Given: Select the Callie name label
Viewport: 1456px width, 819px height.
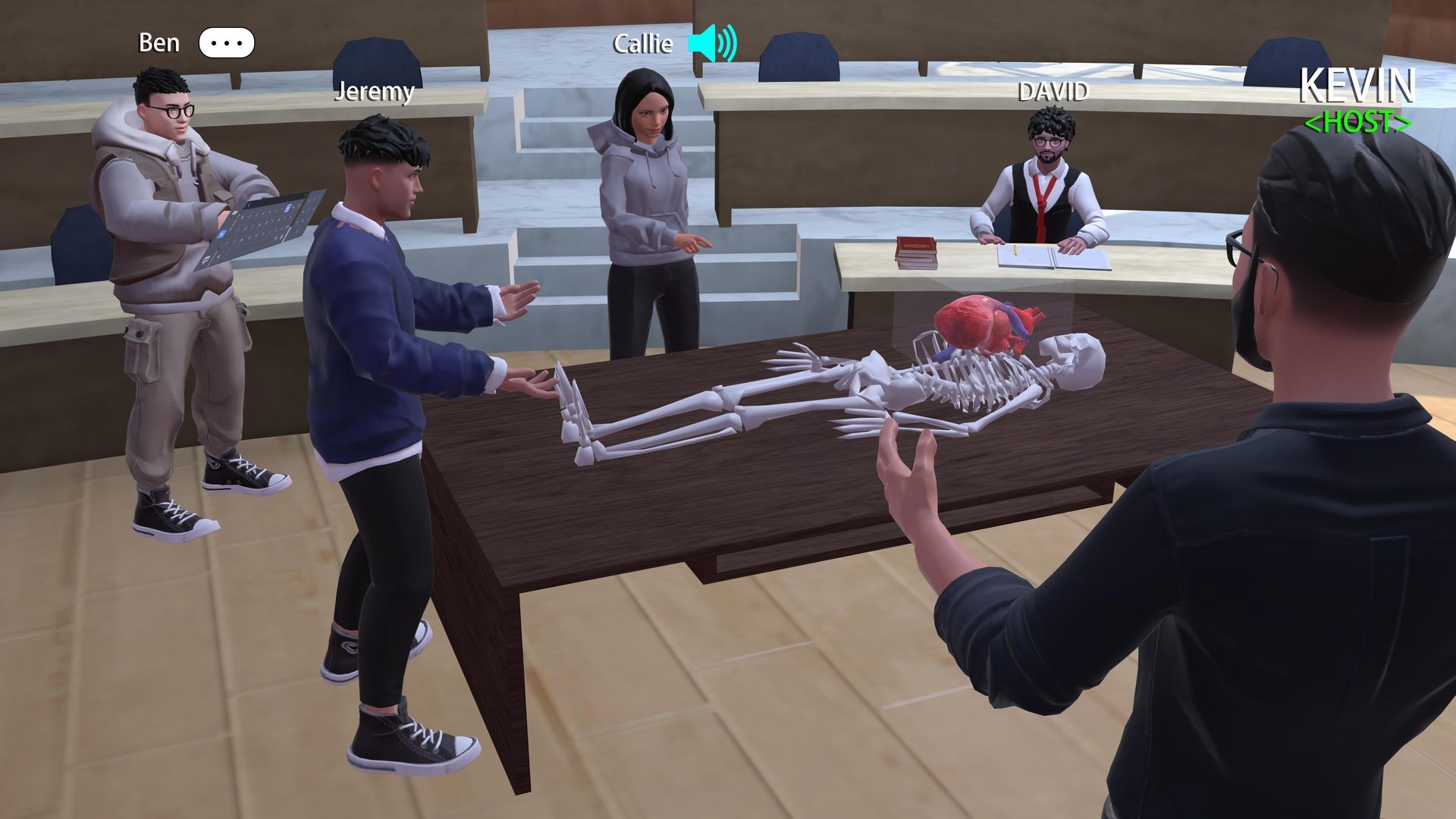Looking at the screenshot, I should tap(641, 44).
